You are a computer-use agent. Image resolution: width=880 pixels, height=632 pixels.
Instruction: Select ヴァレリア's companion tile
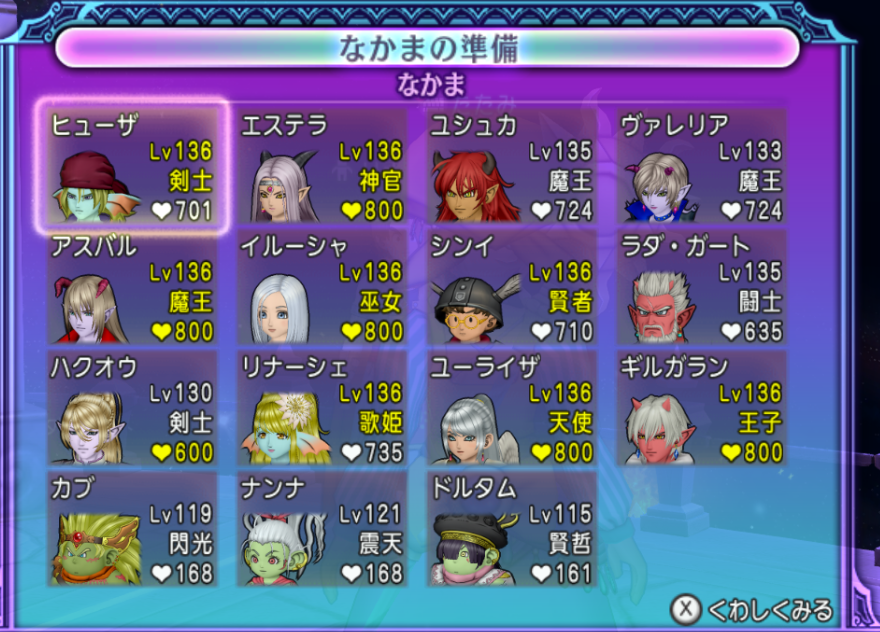(701, 166)
